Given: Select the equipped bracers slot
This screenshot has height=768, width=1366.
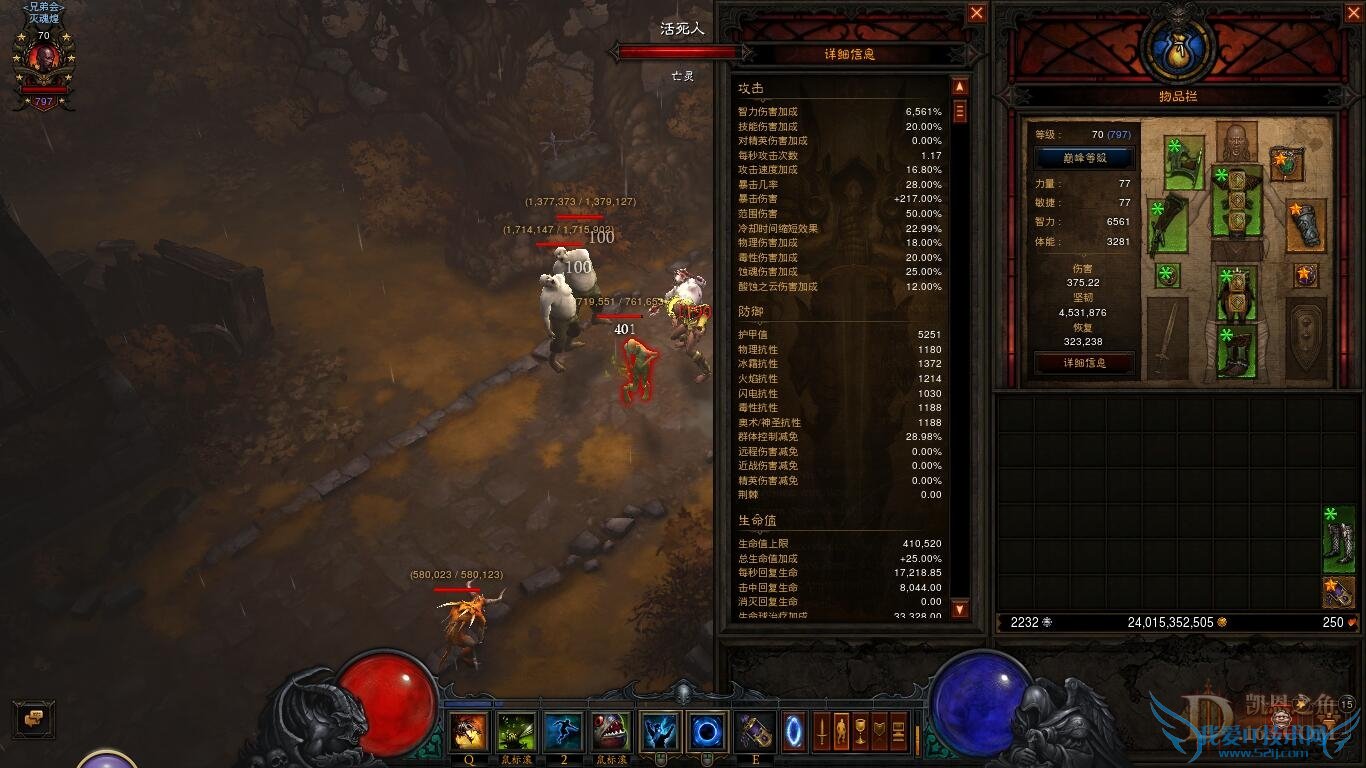Looking at the screenshot, I should tap(1307, 224).
